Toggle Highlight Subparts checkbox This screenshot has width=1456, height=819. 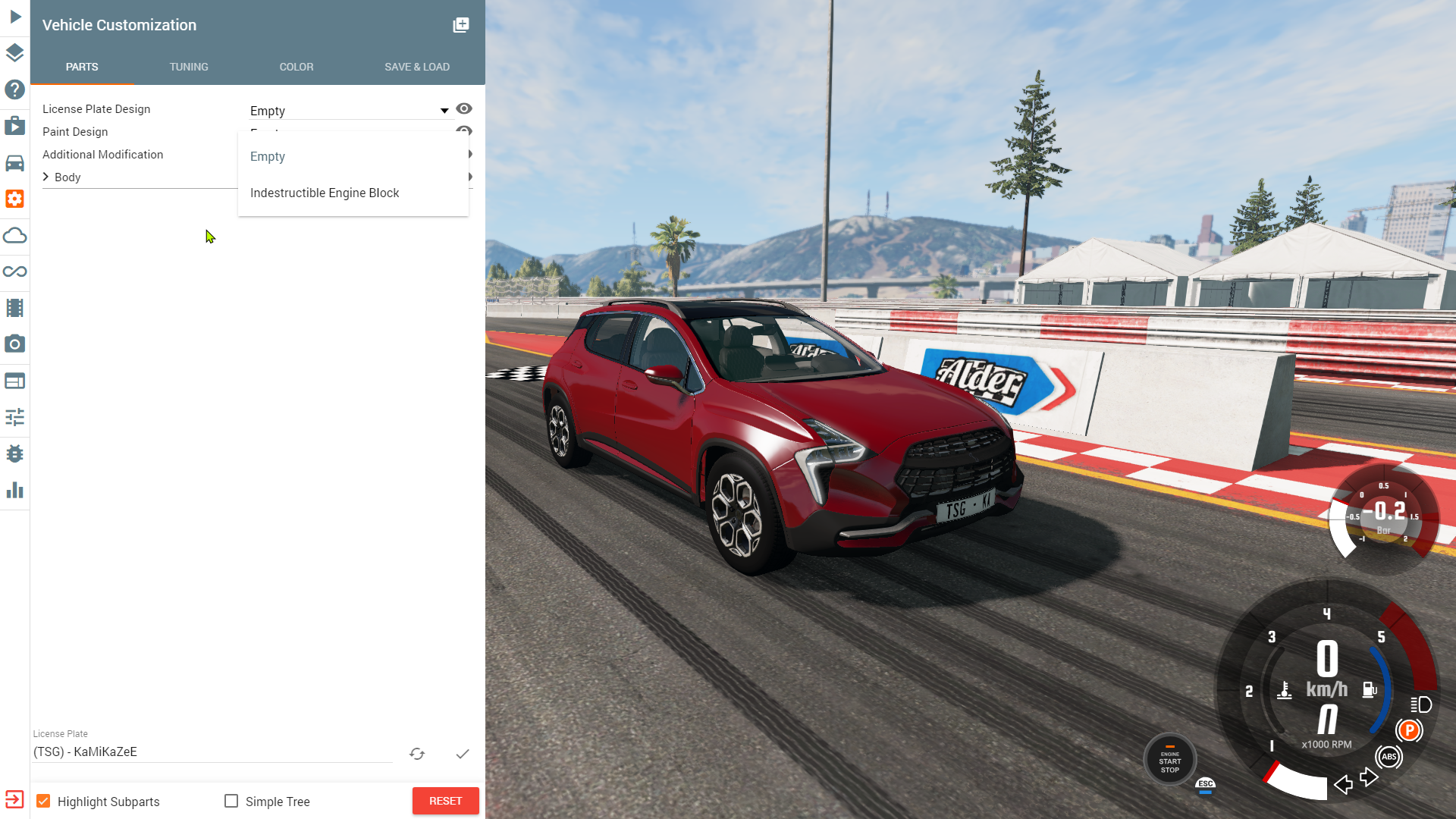pos(45,800)
